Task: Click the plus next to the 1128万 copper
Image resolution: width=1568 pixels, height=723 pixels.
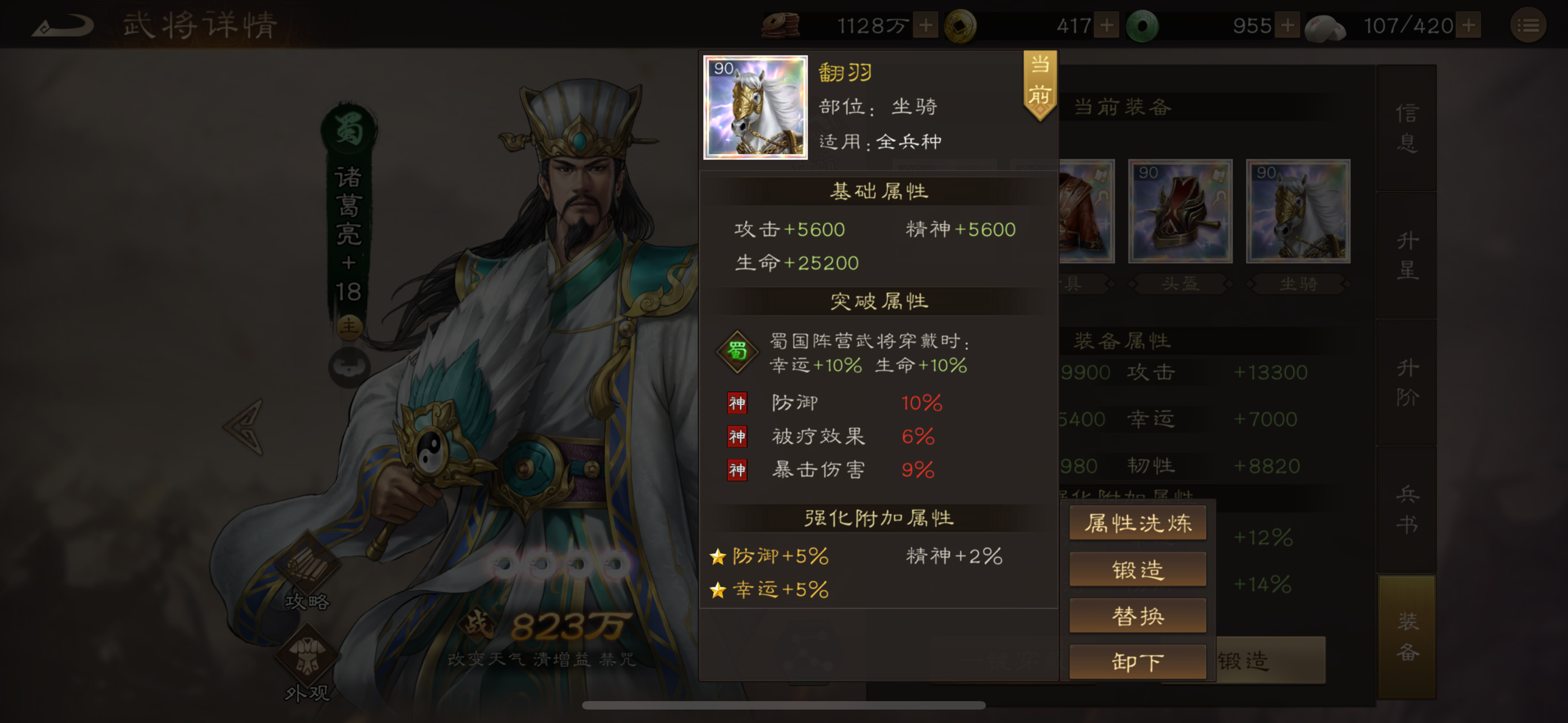Action: [x=926, y=24]
